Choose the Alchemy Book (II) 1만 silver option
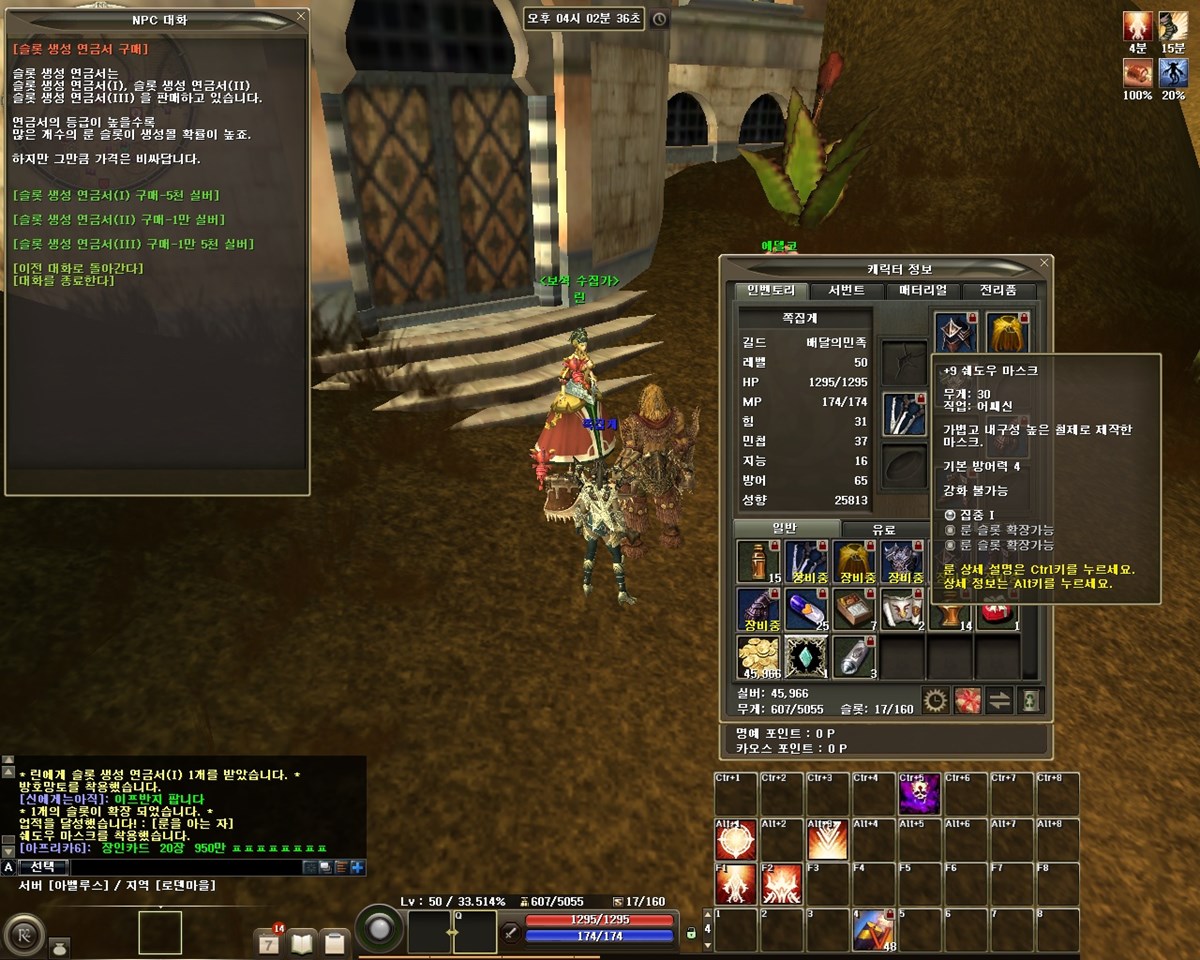This screenshot has width=1200, height=960. coord(119,220)
